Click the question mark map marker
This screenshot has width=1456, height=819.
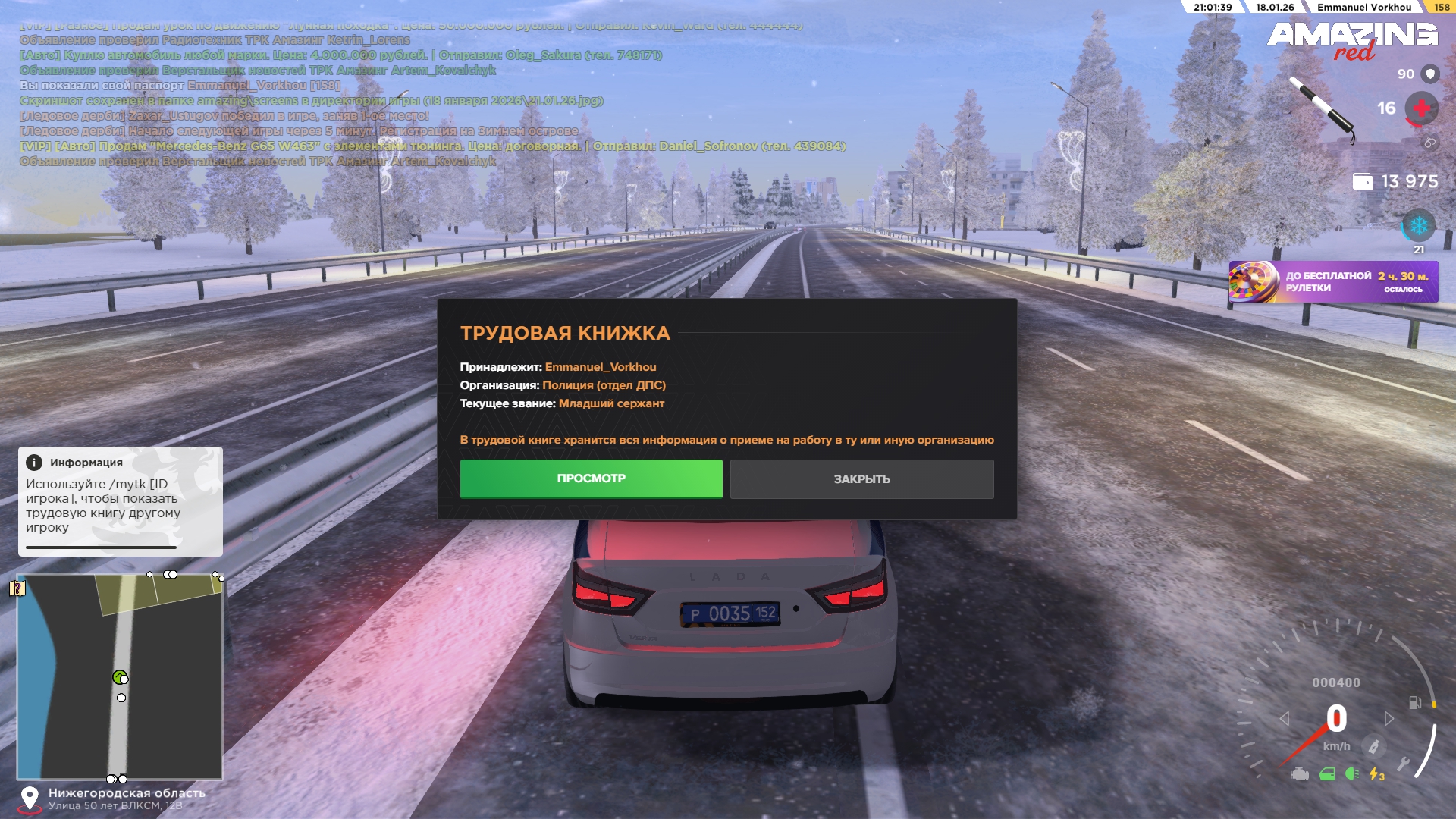pos(17,588)
